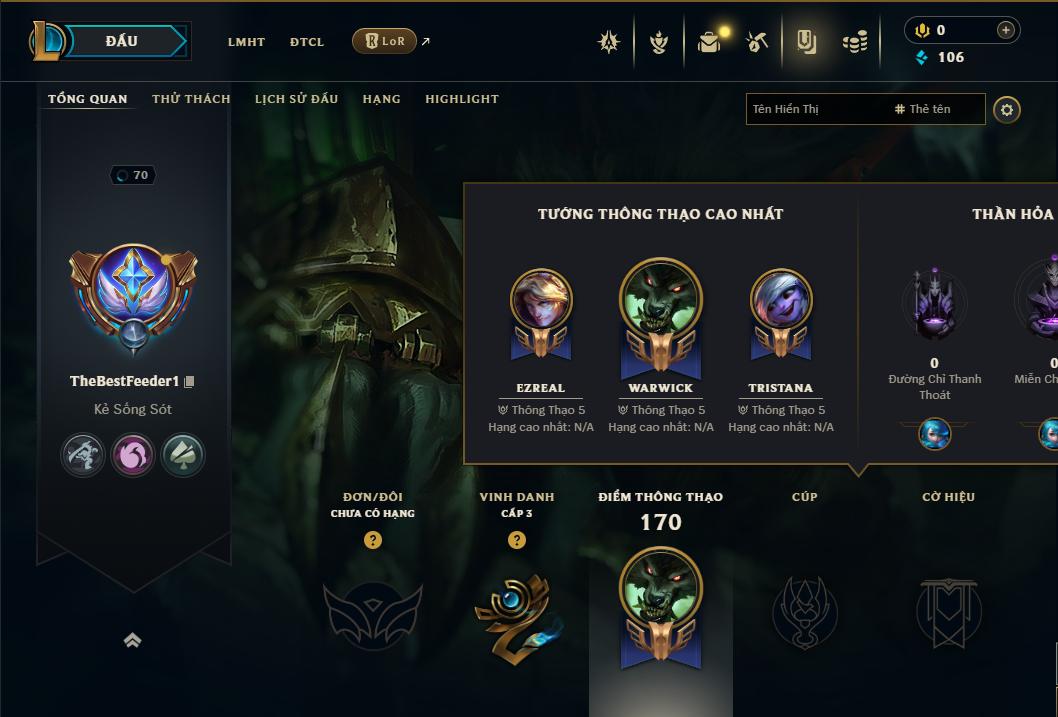The height and width of the screenshot is (717, 1058).
Task: Show the HIGHLIGHT tab
Action: [461, 99]
